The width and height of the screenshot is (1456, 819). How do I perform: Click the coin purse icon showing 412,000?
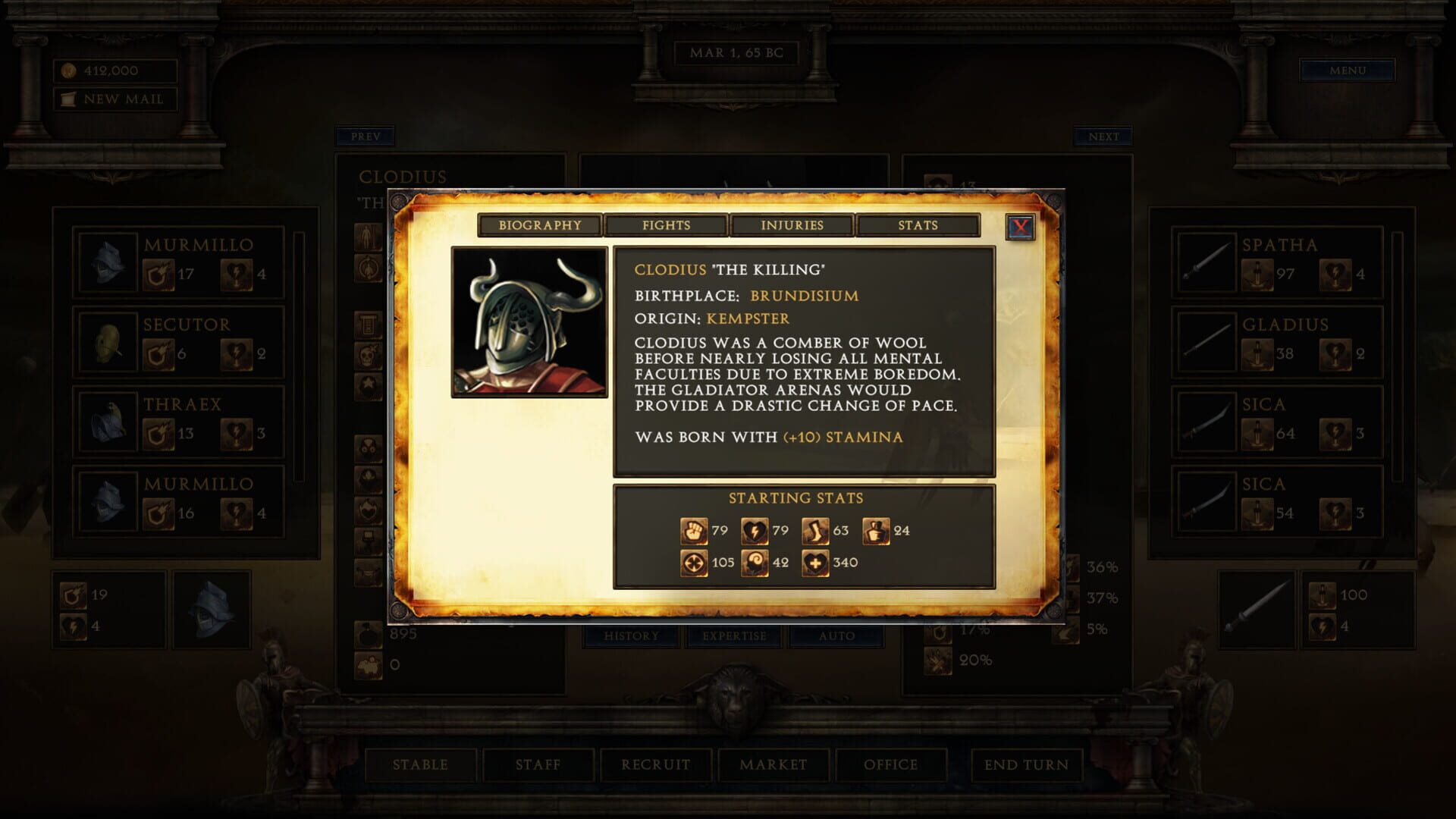68,70
